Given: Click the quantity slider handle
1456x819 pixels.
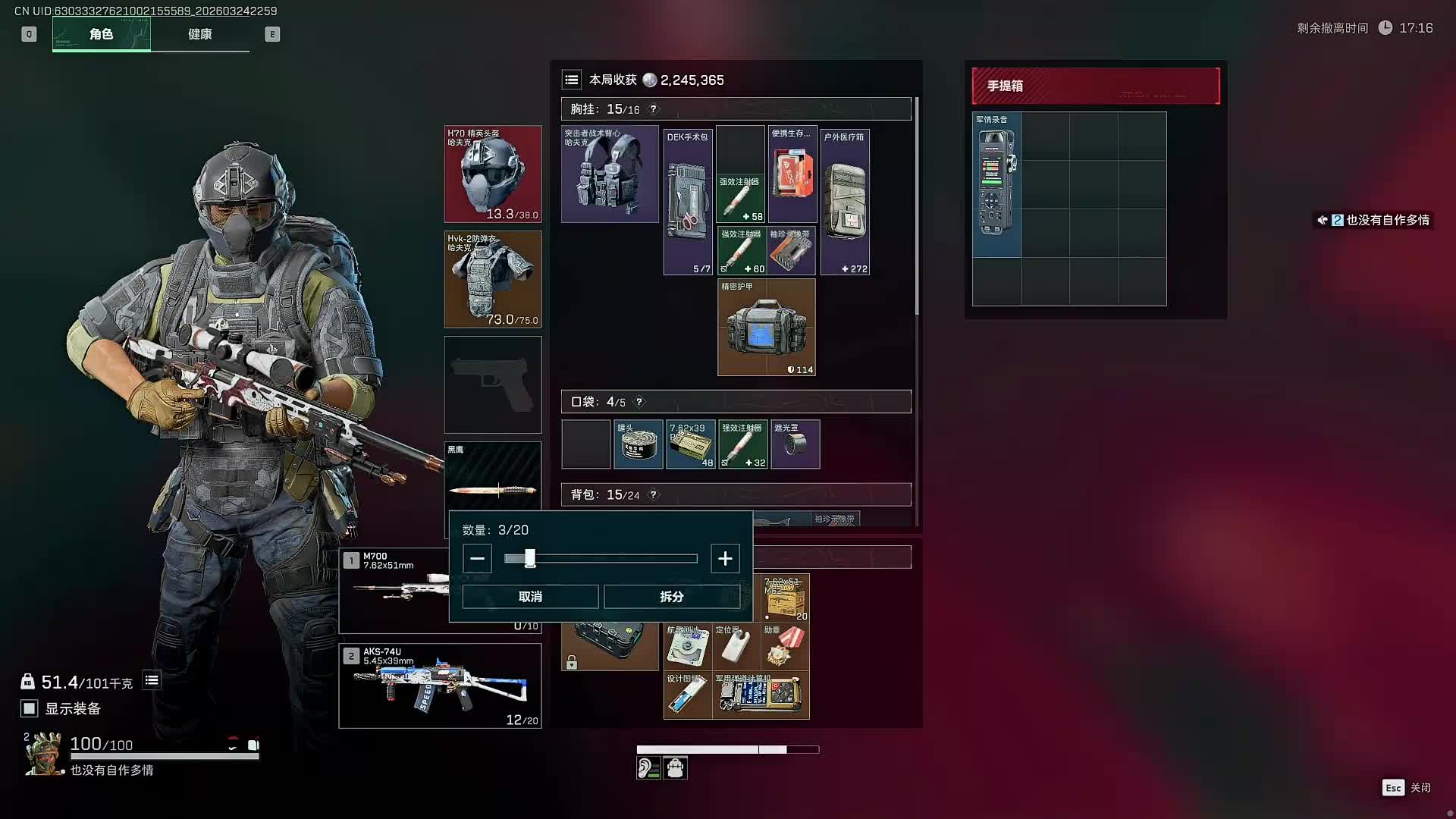Looking at the screenshot, I should 529,559.
